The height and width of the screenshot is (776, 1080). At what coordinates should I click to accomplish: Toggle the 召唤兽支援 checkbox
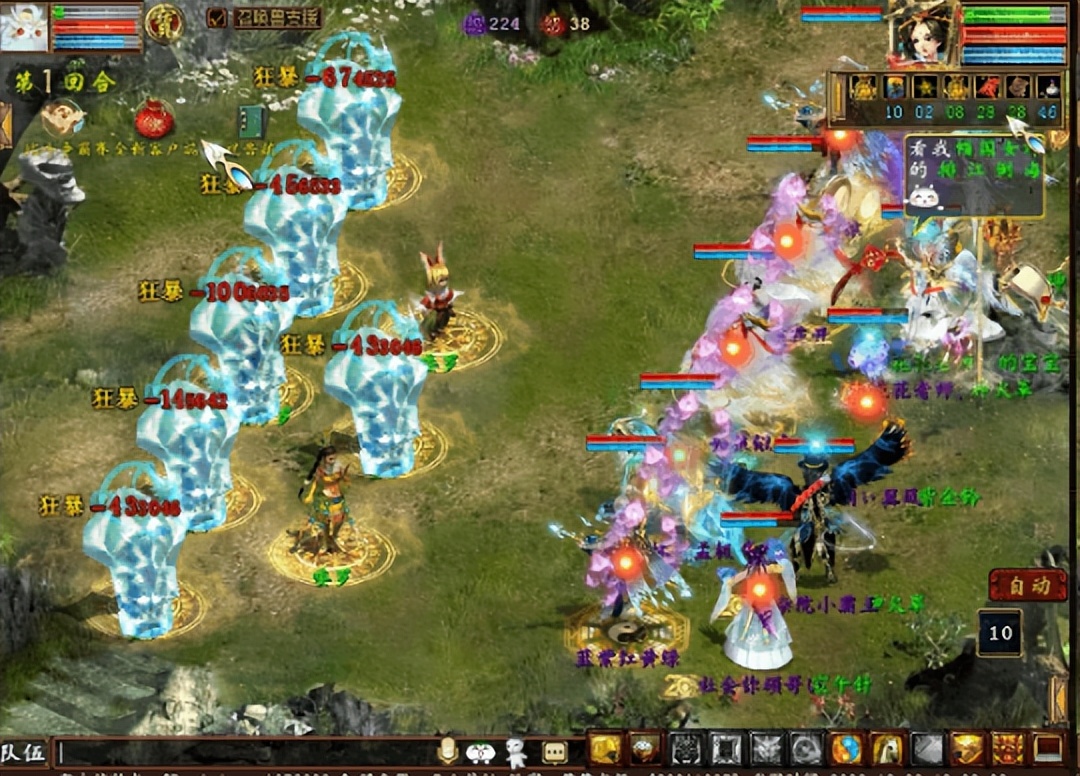[x=217, y=18]
